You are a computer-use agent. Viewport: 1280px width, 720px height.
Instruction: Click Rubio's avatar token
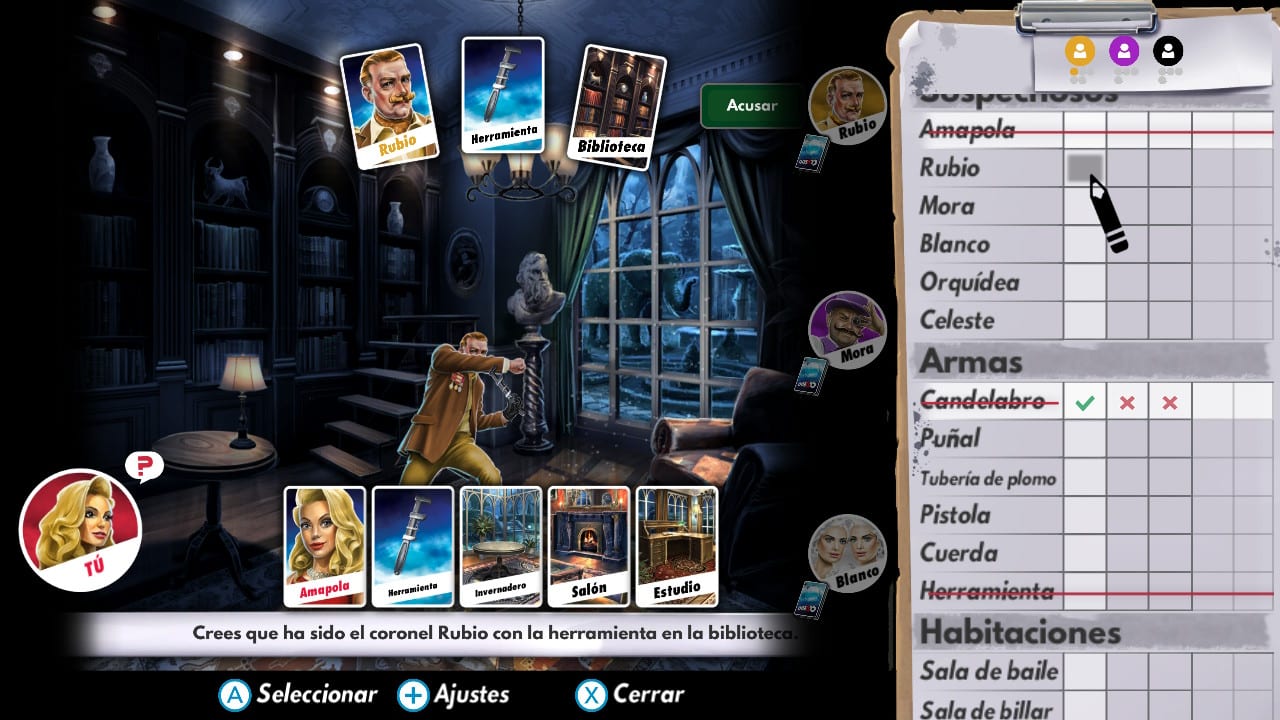point(848,105)
